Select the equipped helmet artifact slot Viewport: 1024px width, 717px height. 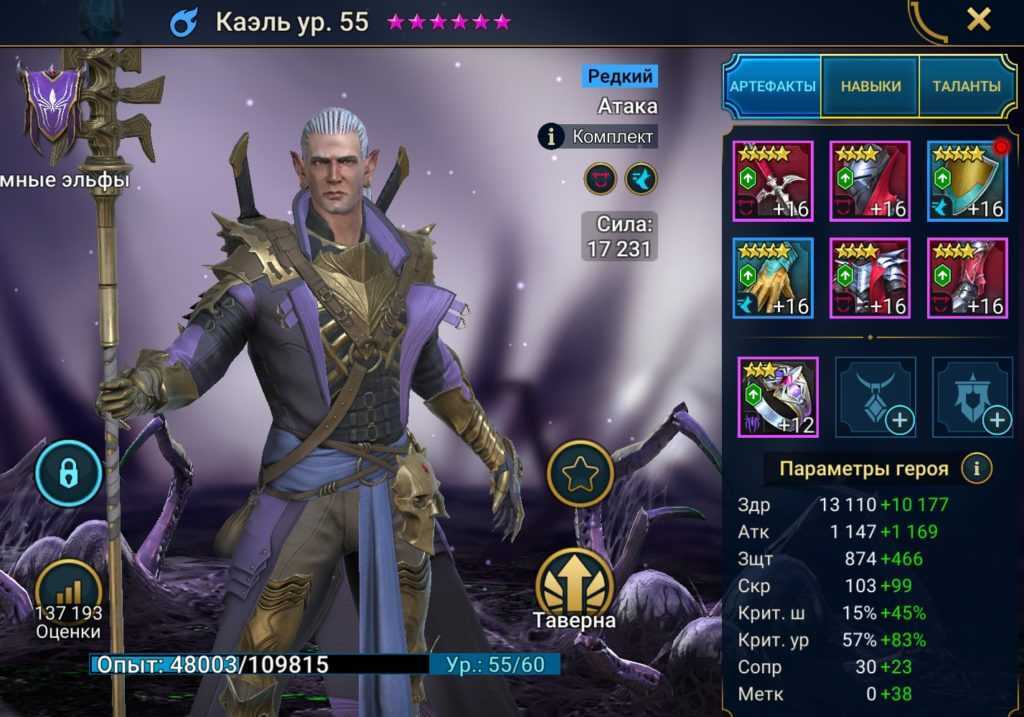point(869,181)
